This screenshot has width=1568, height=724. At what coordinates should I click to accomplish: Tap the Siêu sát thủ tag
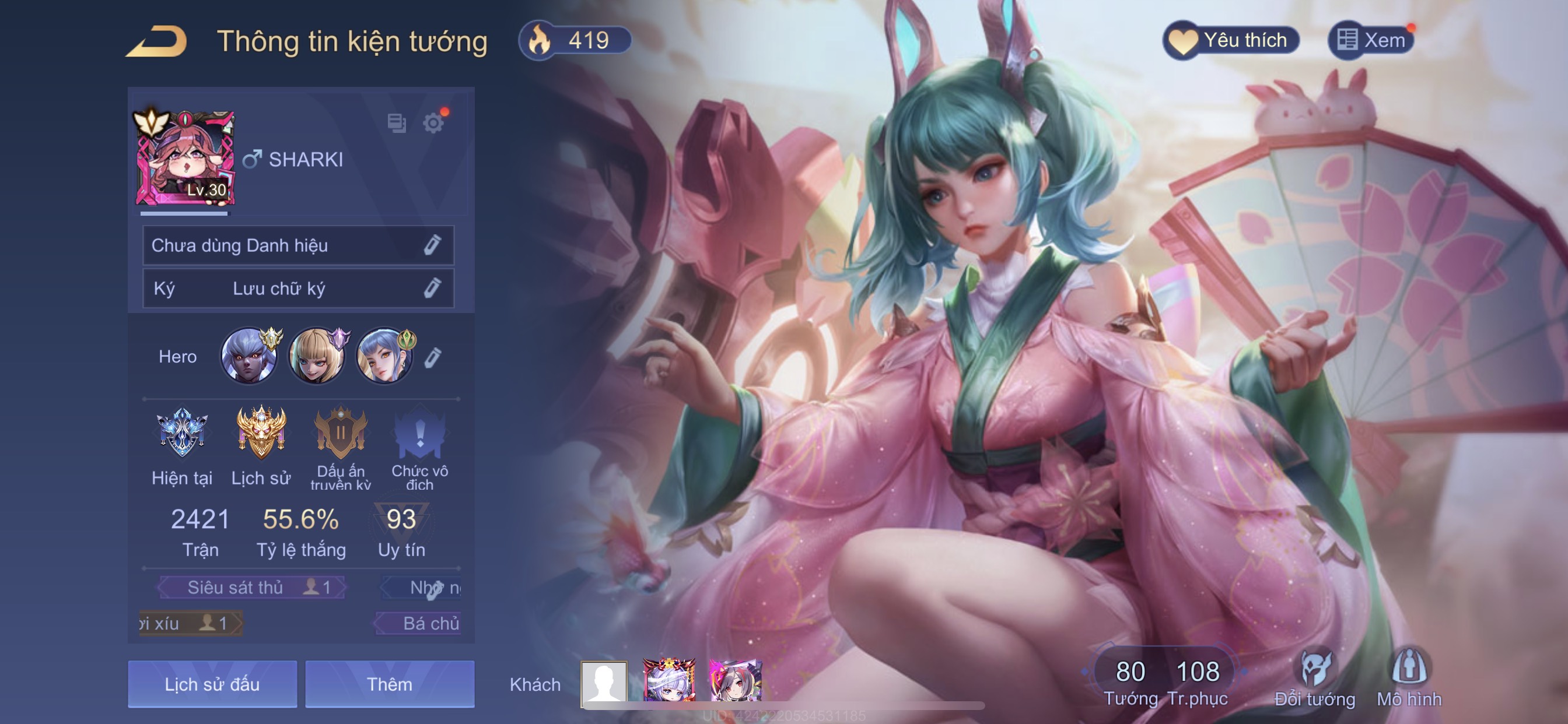coord(251,587)
